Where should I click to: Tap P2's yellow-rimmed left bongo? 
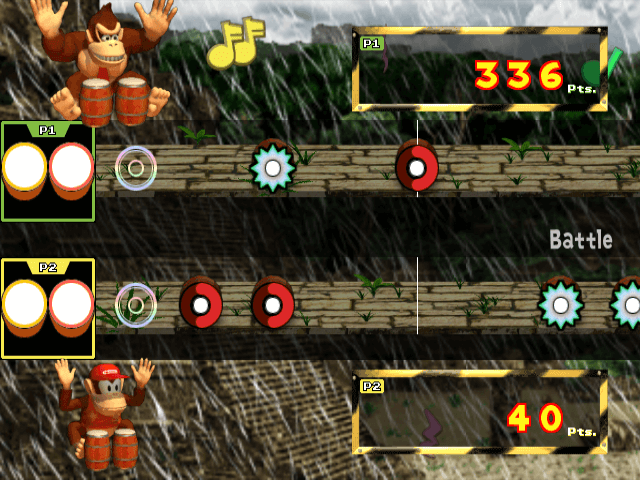click(25, 307)
